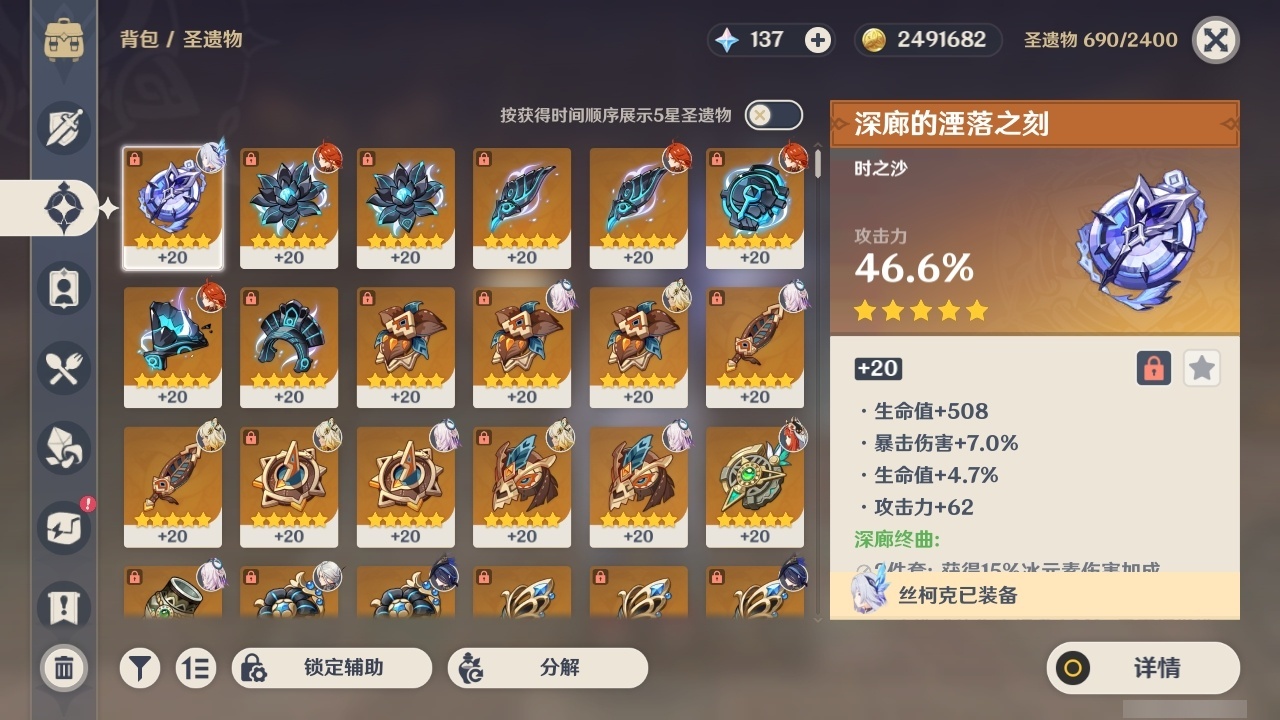Mark the artifact as favorite with the star

1201,368
